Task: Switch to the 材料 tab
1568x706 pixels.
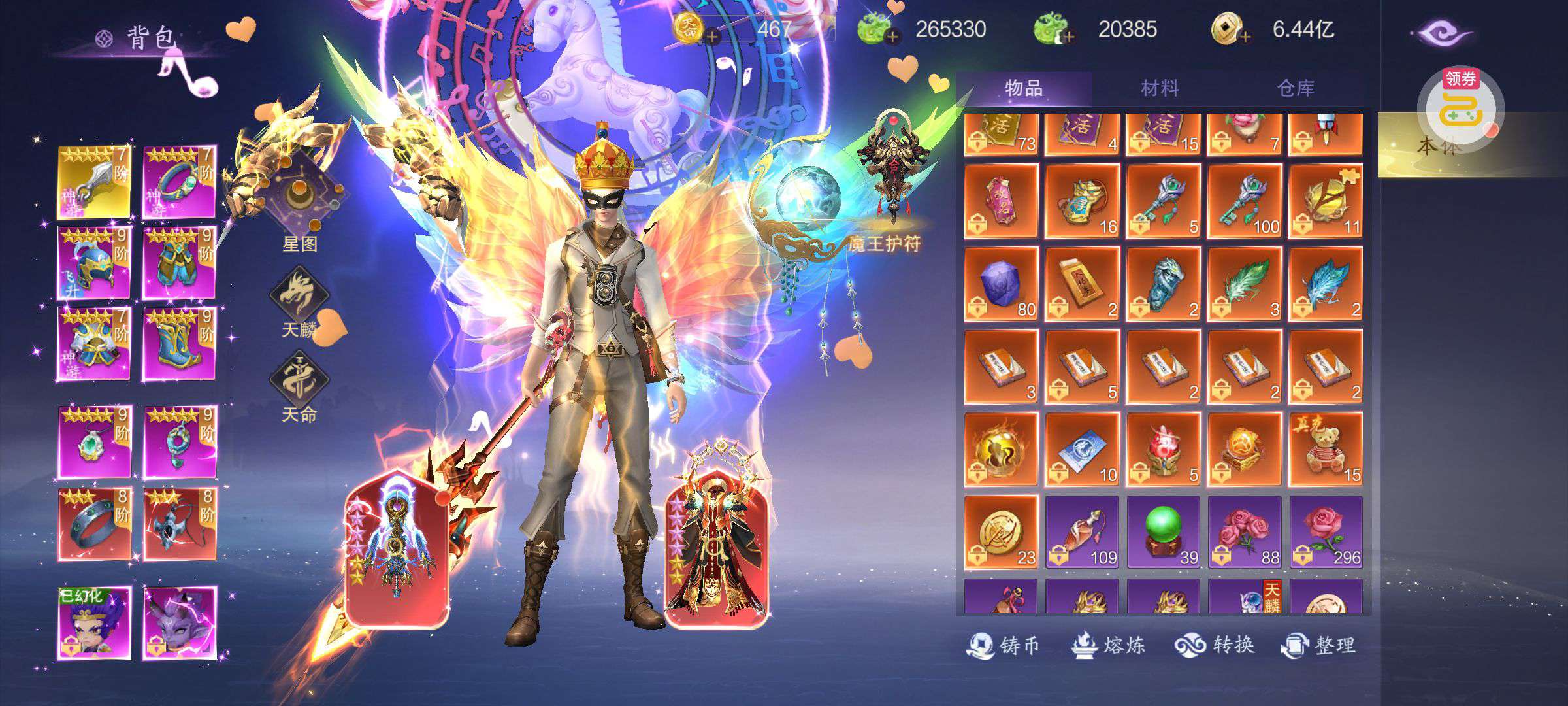Action: click(1160, 88)
